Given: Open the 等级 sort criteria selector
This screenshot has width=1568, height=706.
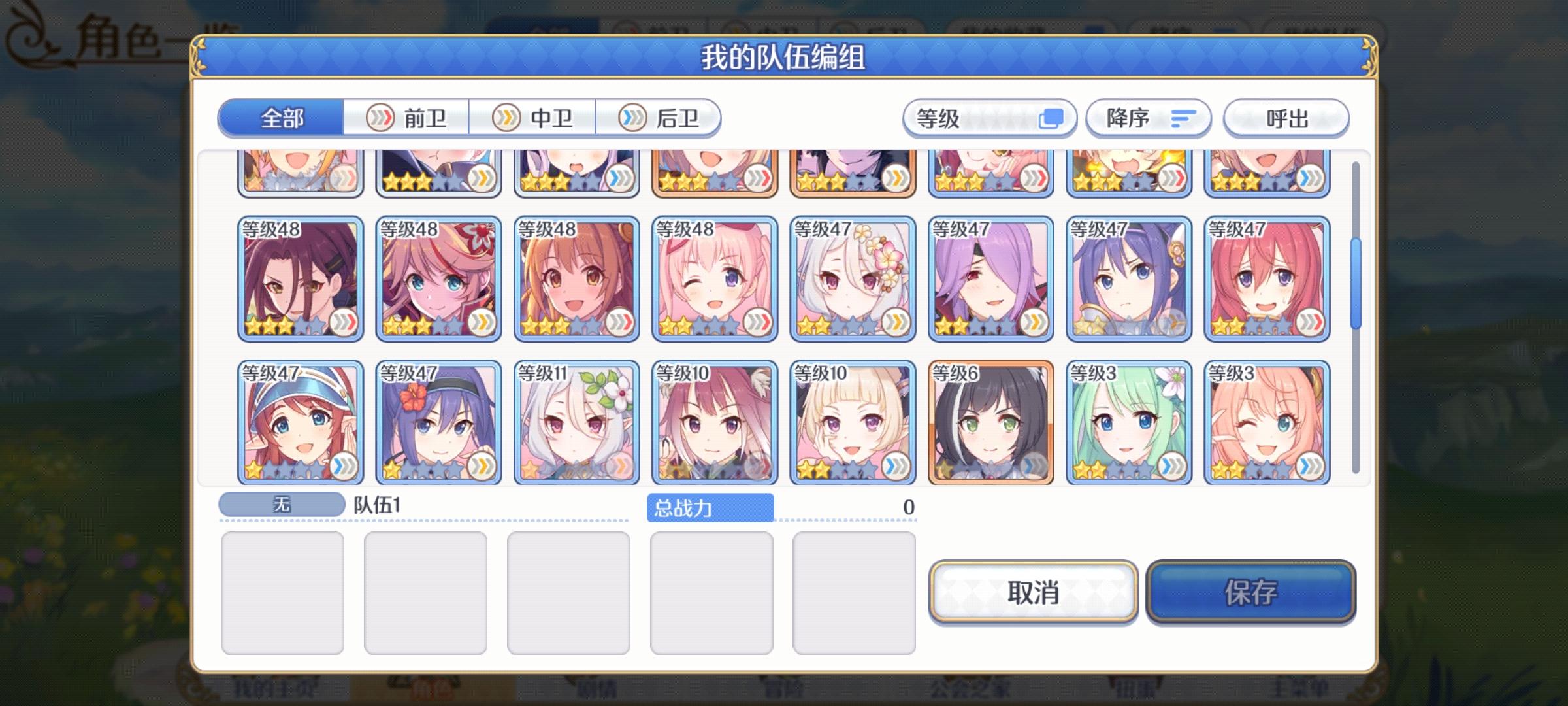Looking at the screenshot, I should 987,118.
